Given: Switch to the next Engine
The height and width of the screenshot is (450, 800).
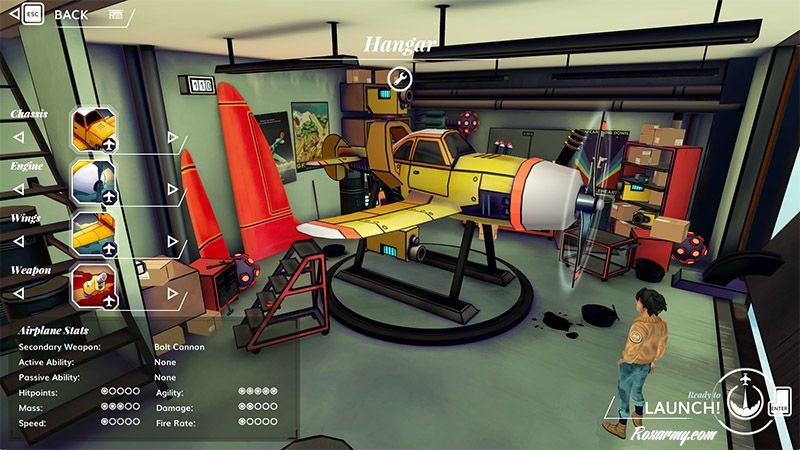Looking at the screenshot, I should tap(172, 188).
